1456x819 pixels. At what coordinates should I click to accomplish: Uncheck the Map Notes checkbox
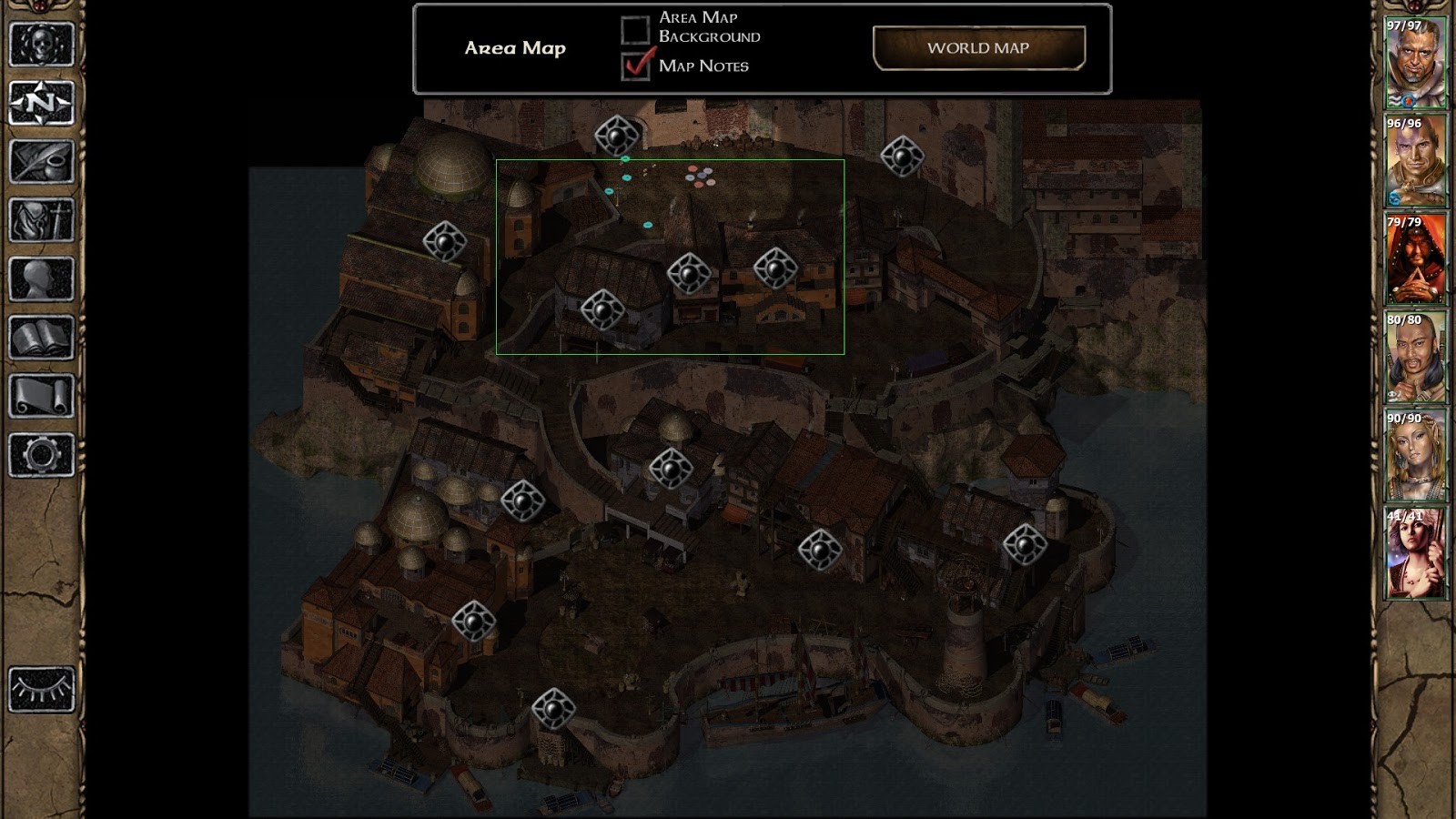tap(636, 66)
